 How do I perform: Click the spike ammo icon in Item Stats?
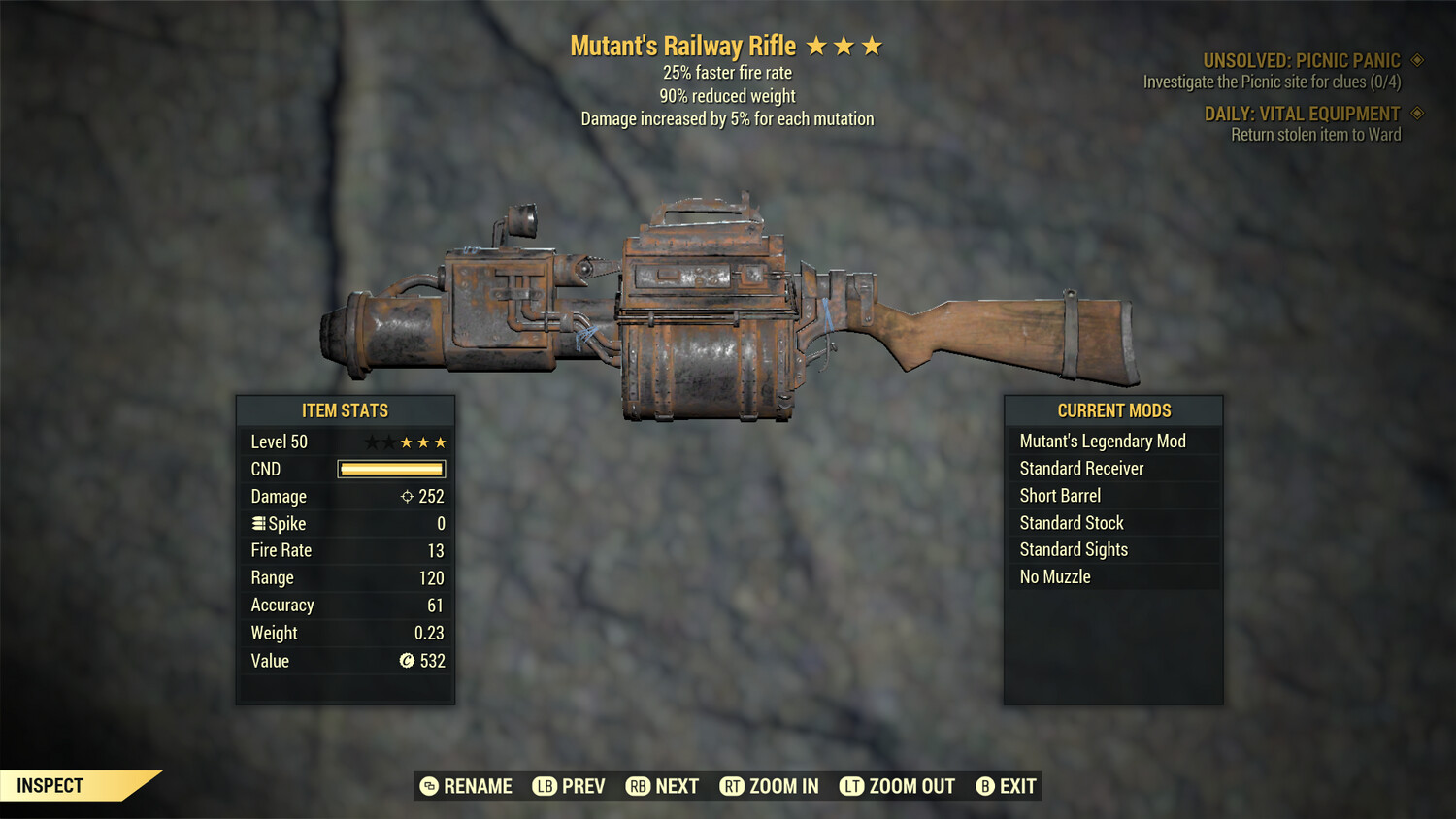[257, 523]
